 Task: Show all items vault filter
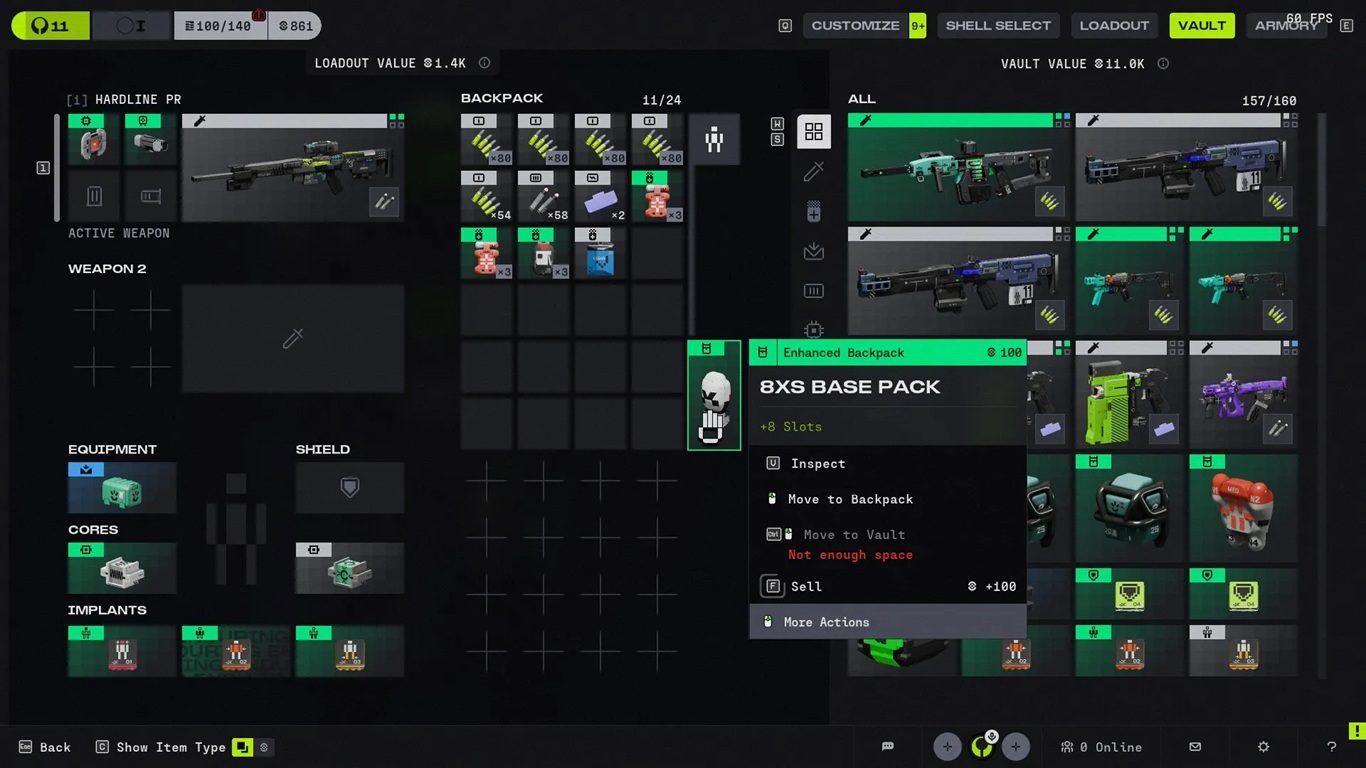[x=814, y=132]
